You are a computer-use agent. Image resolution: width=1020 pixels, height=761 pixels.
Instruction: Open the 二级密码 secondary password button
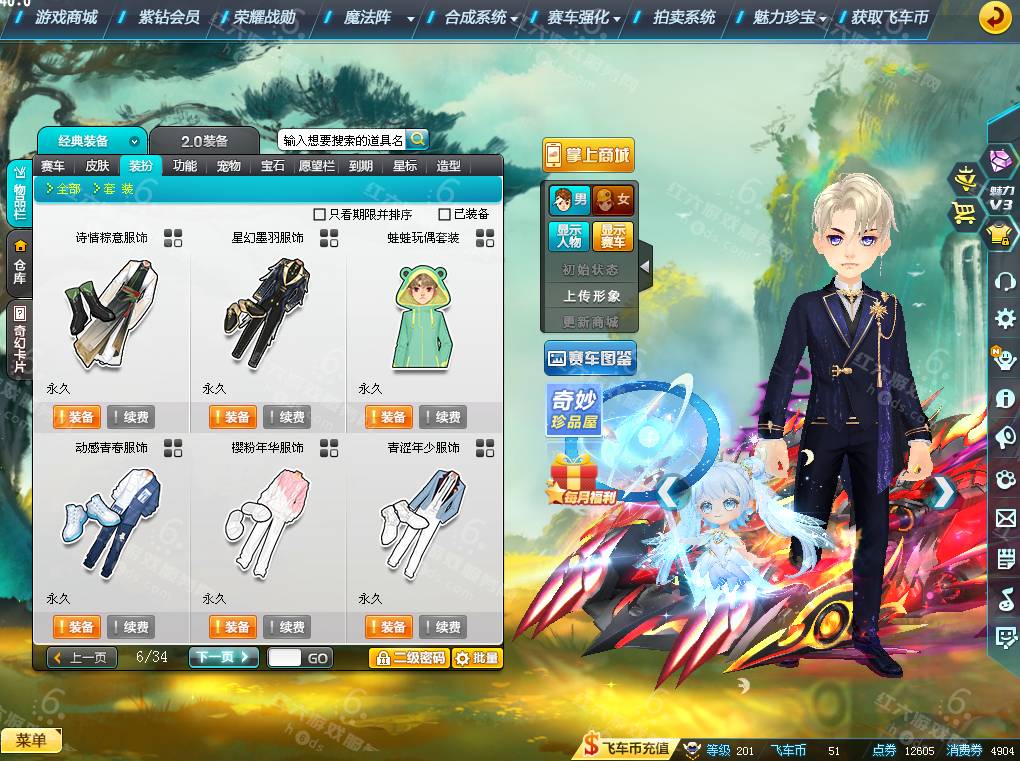click(x=409, y=657)
